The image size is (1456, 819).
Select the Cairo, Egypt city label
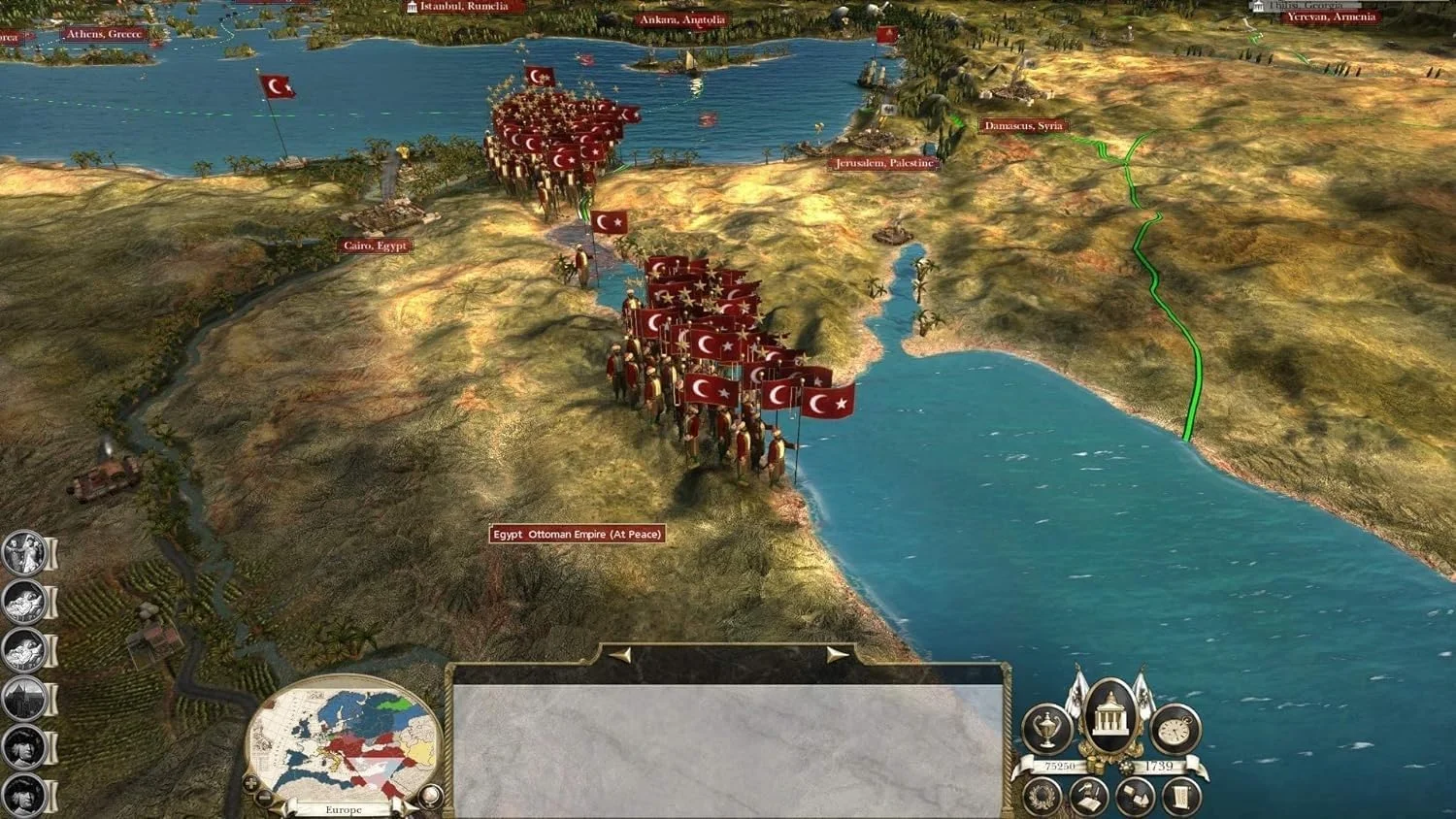click(x=376, y=246)
